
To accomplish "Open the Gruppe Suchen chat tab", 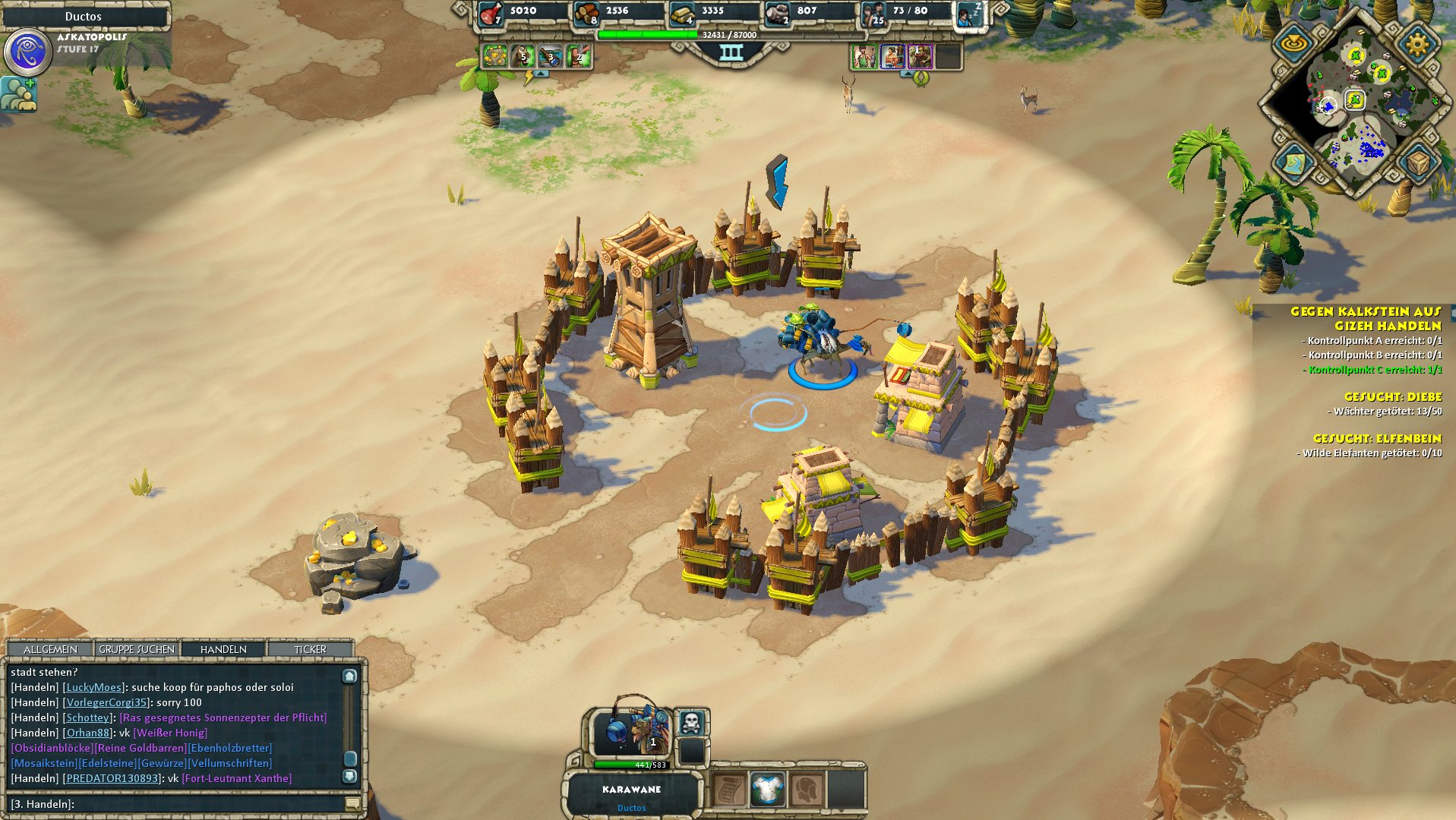I will (137, 649).
